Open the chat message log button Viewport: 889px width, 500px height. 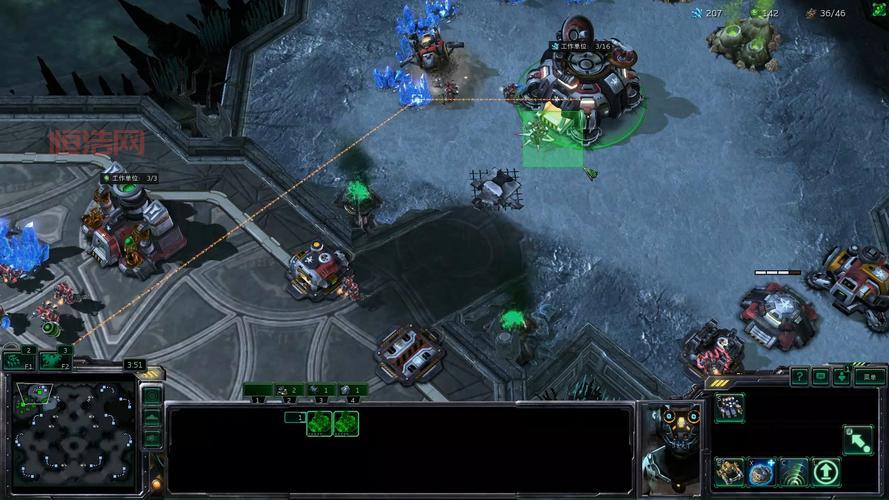coord(820,376)
